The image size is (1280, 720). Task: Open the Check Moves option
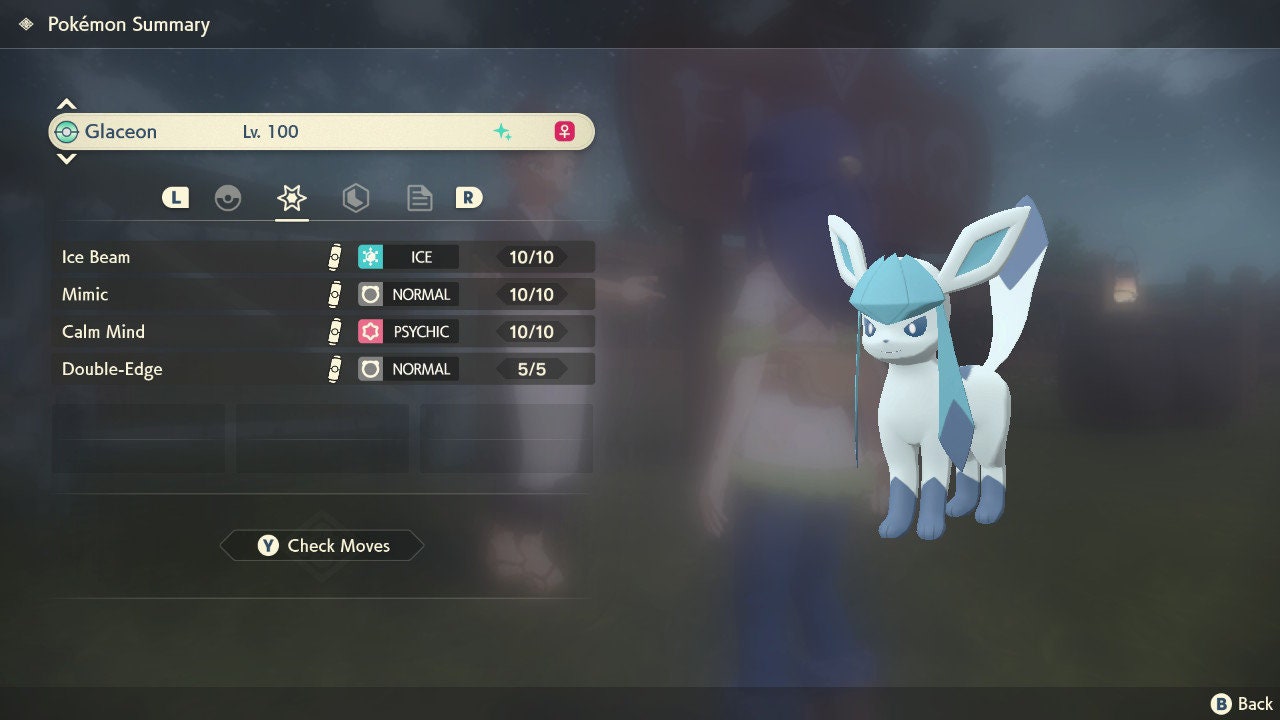click(x=322, y=545)
